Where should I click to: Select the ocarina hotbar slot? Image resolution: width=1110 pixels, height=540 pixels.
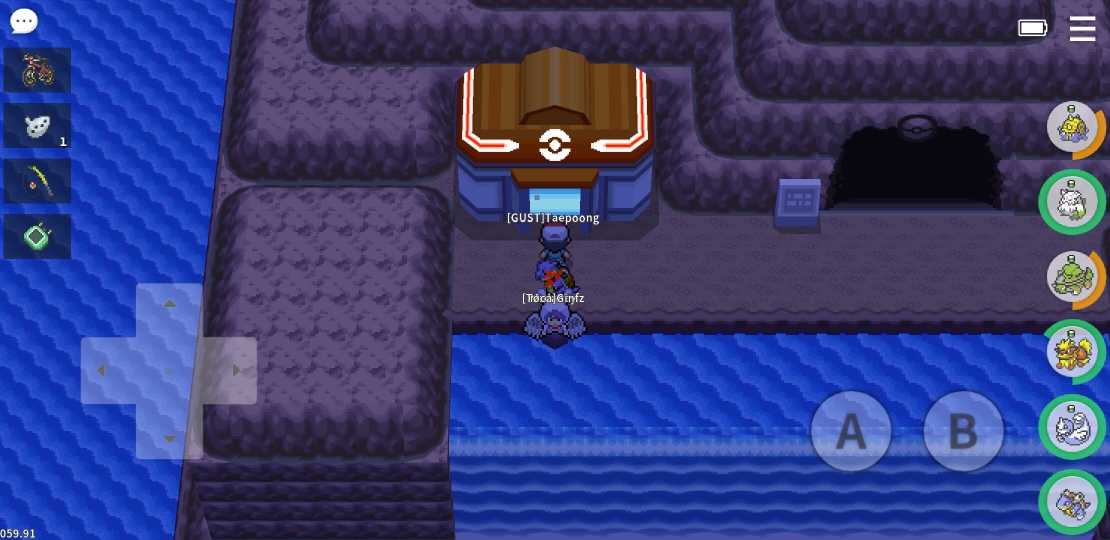37,126
